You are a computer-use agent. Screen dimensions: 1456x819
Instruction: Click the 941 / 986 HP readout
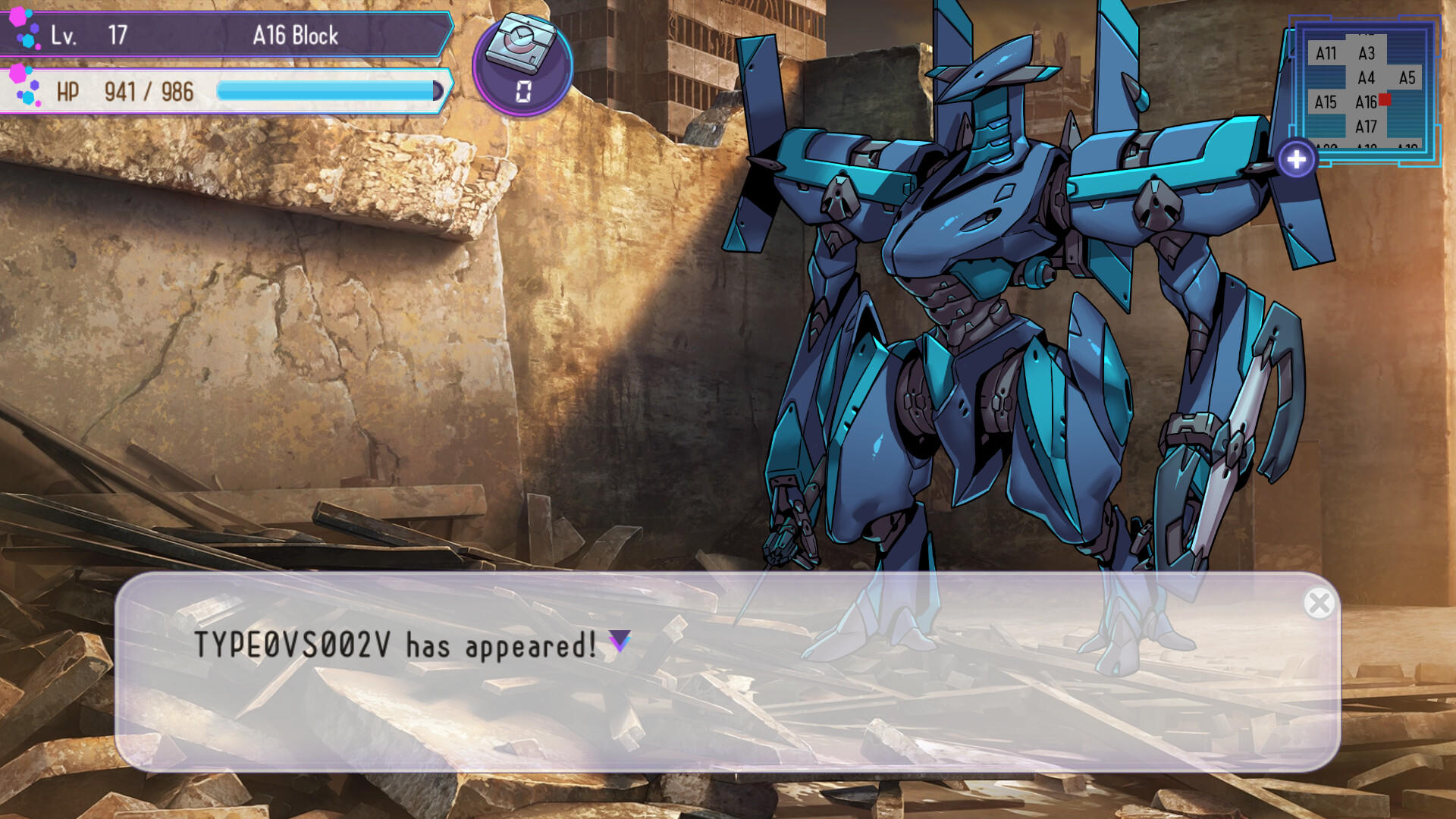(148, 91)
